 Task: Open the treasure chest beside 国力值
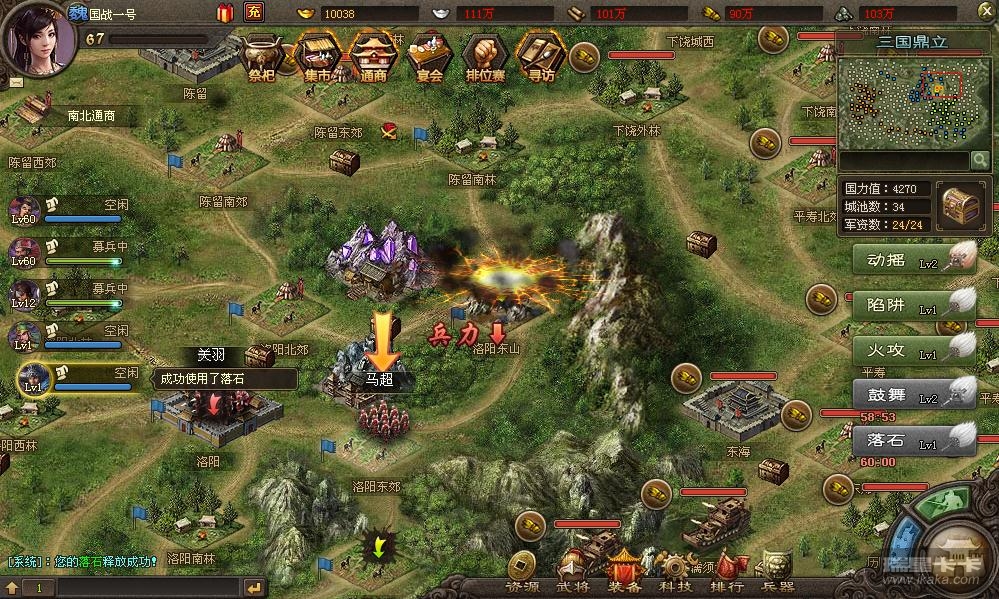coord(962,206)
